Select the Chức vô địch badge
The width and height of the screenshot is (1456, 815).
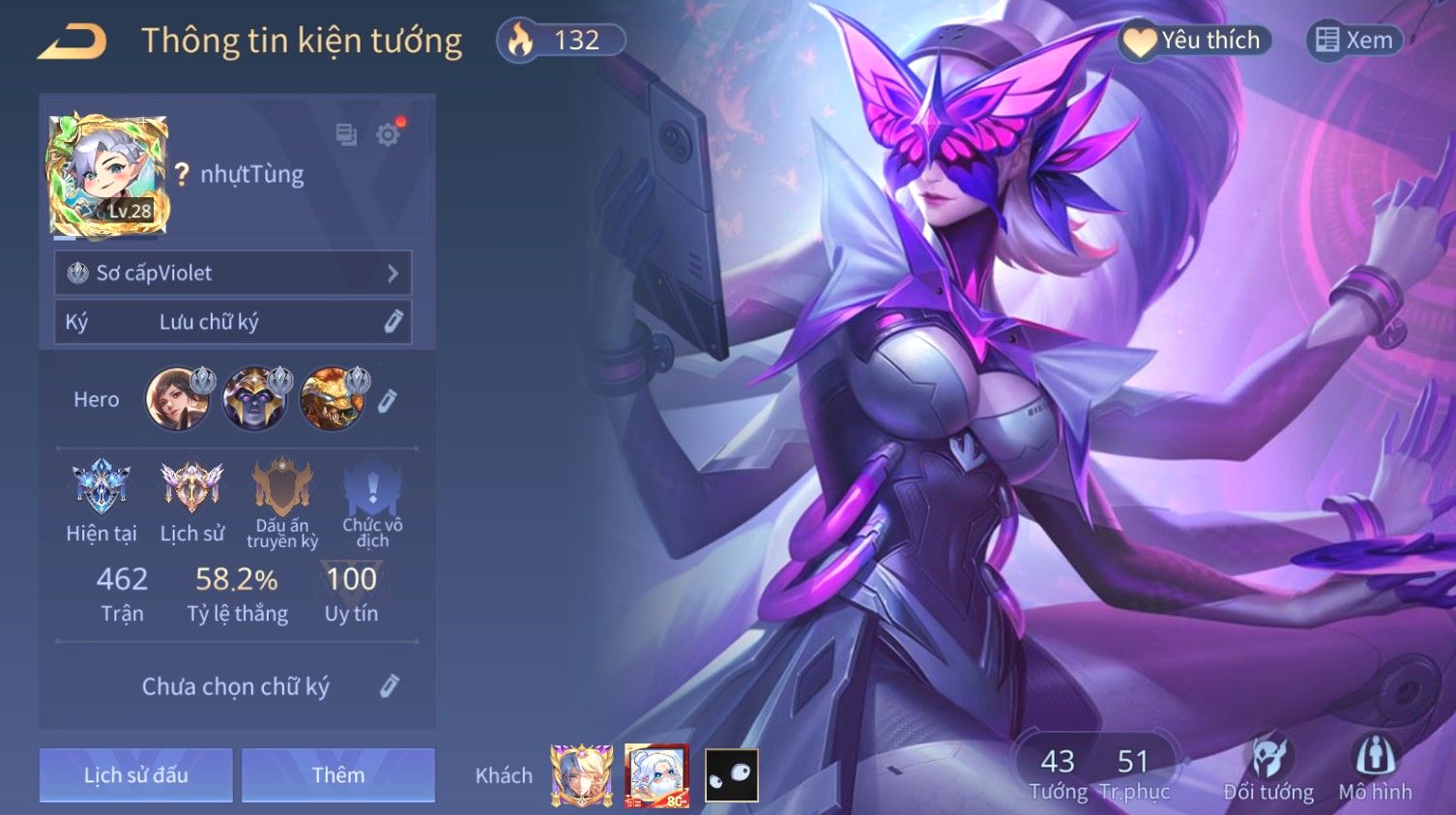(372, 486)
